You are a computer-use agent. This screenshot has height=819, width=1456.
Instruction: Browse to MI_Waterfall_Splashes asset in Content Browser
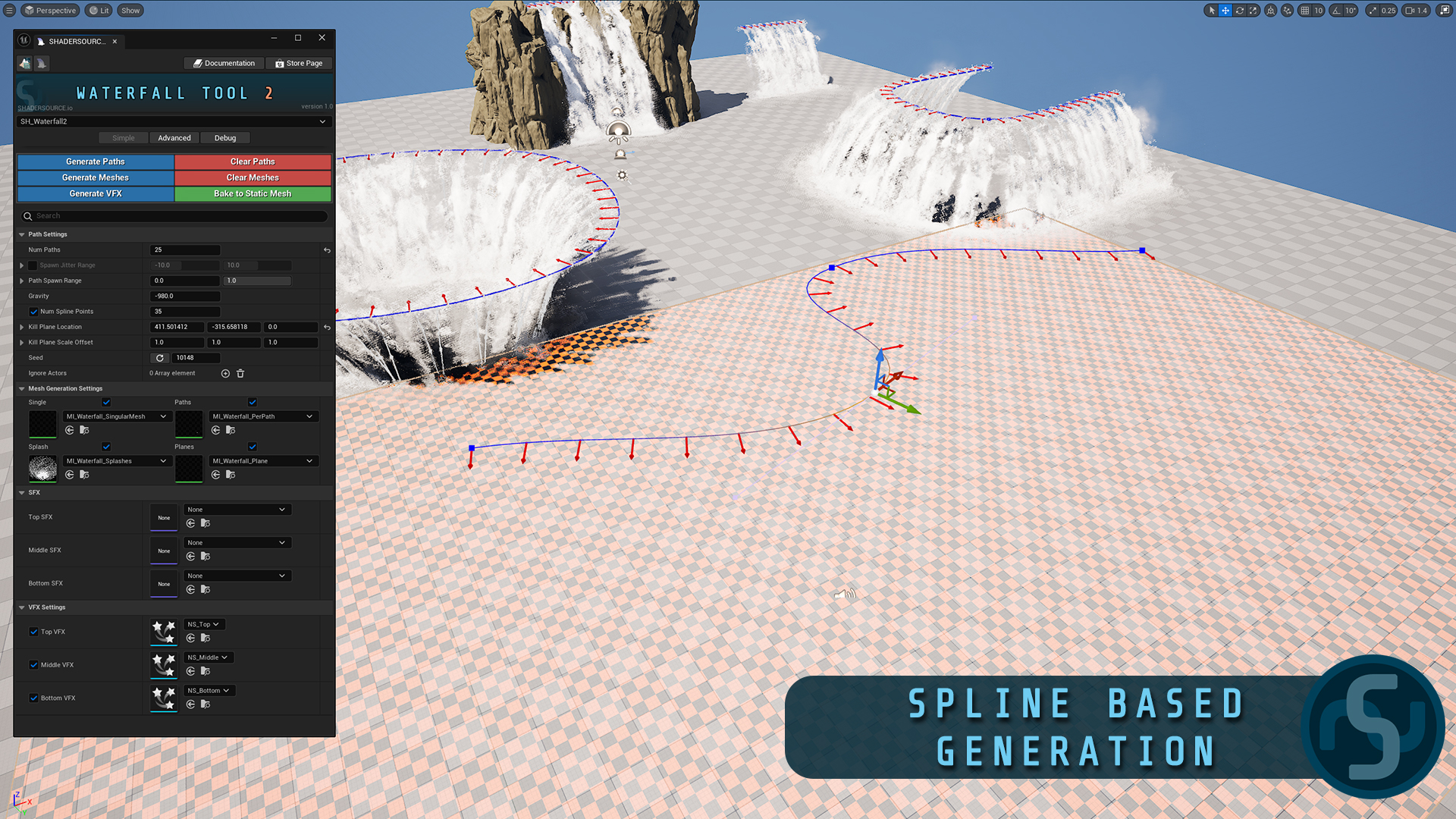84,474
